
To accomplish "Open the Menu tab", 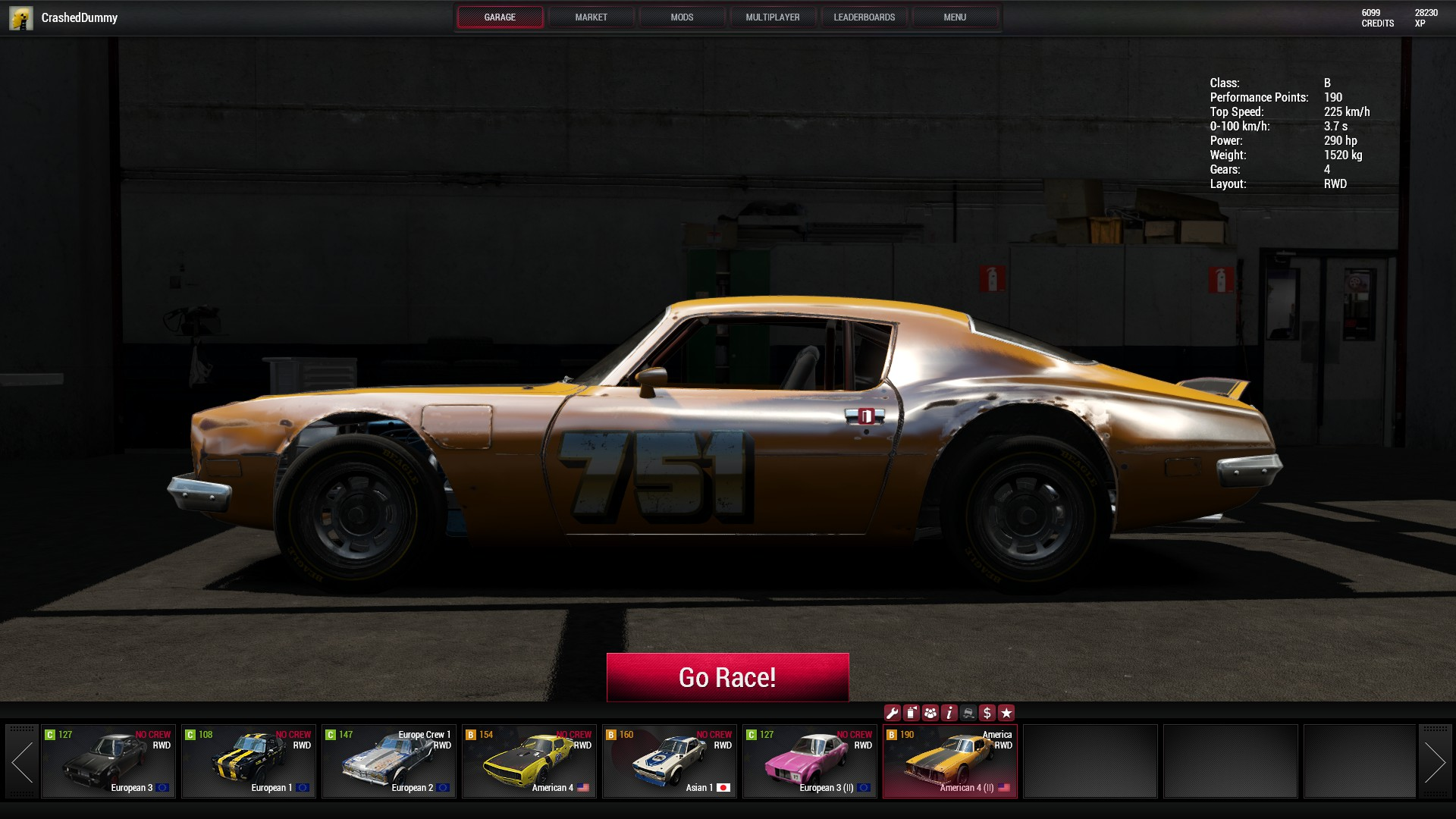I will pos(954,17).
